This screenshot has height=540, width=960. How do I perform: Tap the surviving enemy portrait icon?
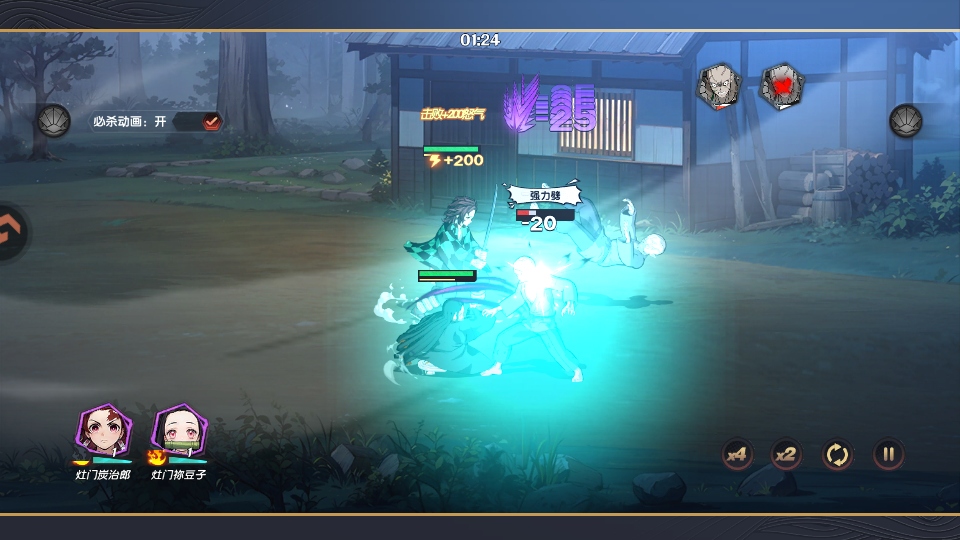718,86
